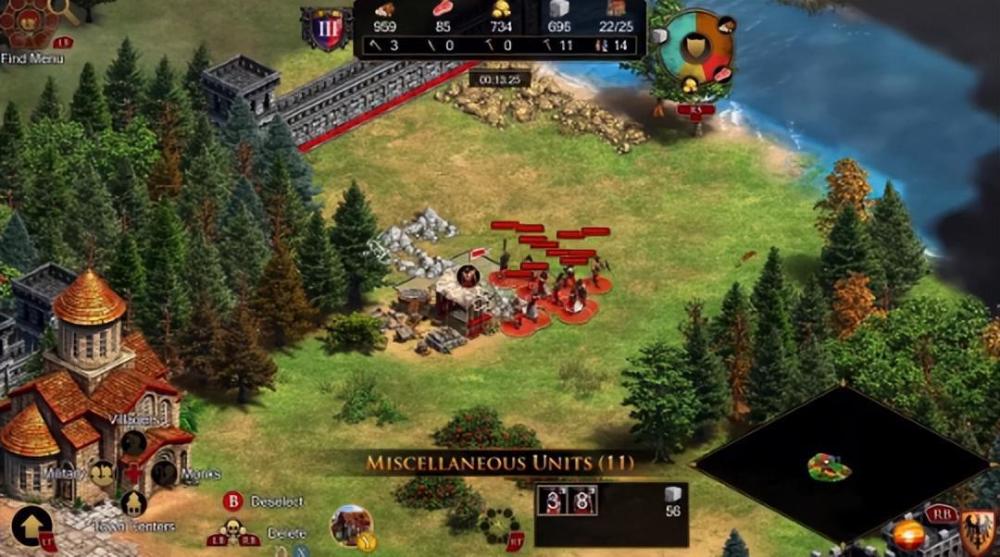Select the unit card showing number 3

click(554, 500)
